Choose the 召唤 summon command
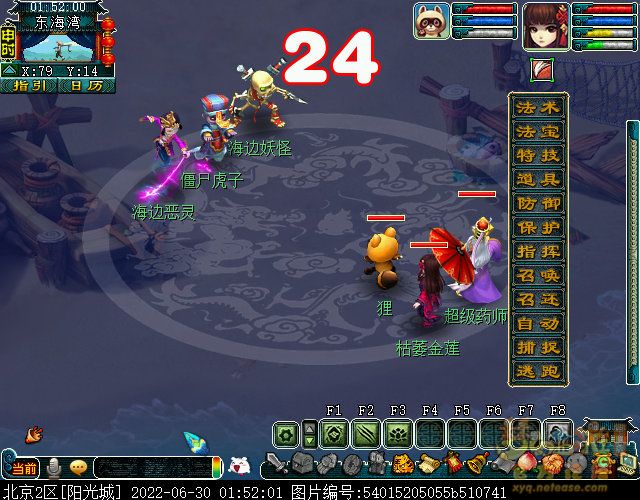 (x=538, y=276)
